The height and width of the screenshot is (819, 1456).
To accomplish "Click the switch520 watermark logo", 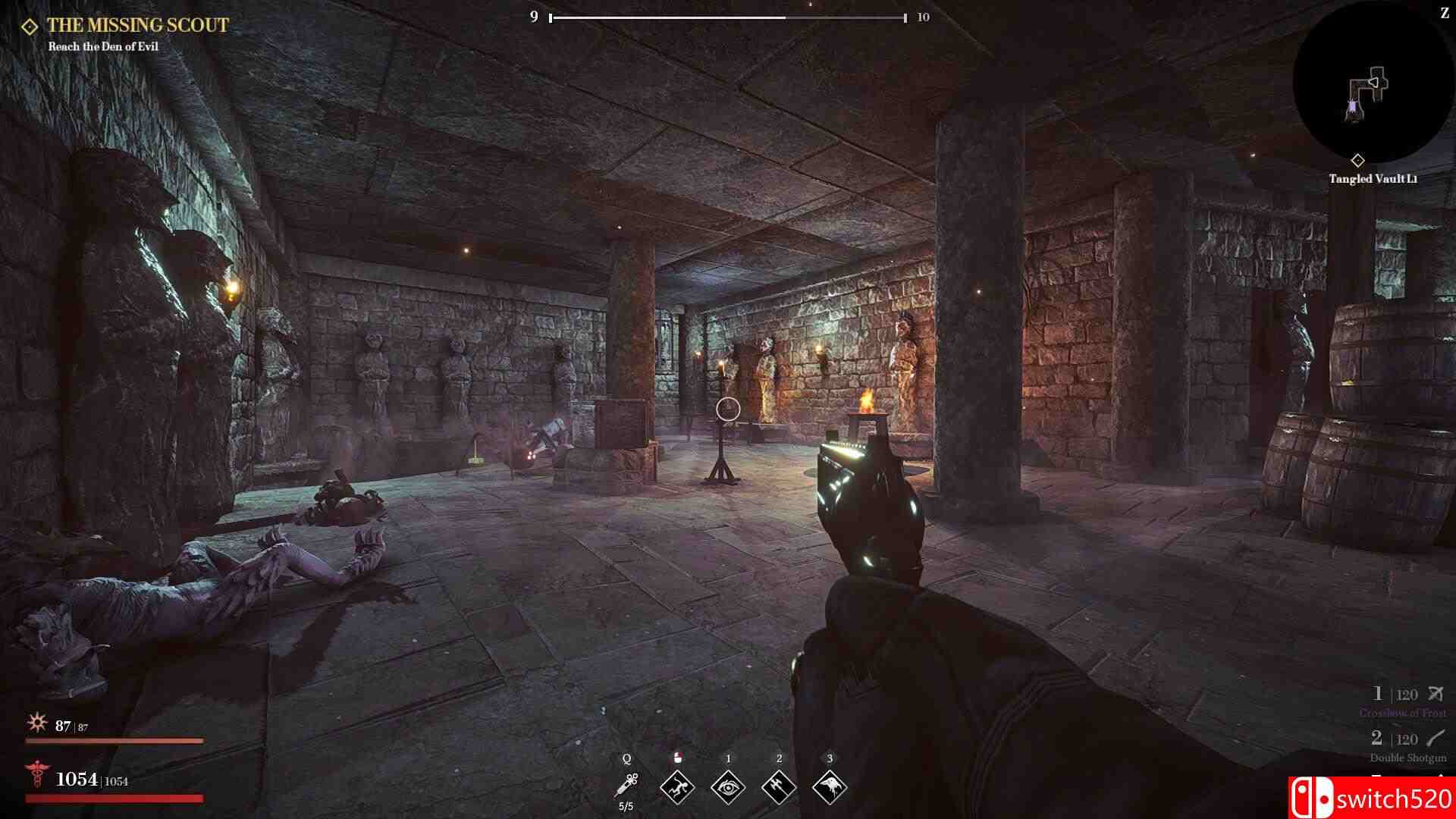I will pyautogui.click(x=1371, y=799).
